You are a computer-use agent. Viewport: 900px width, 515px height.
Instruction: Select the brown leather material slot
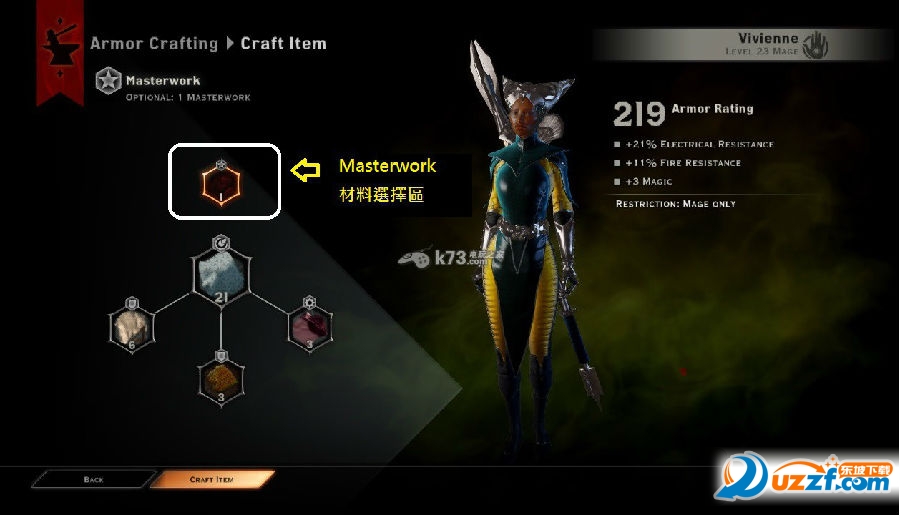click(x=220, y=378)
